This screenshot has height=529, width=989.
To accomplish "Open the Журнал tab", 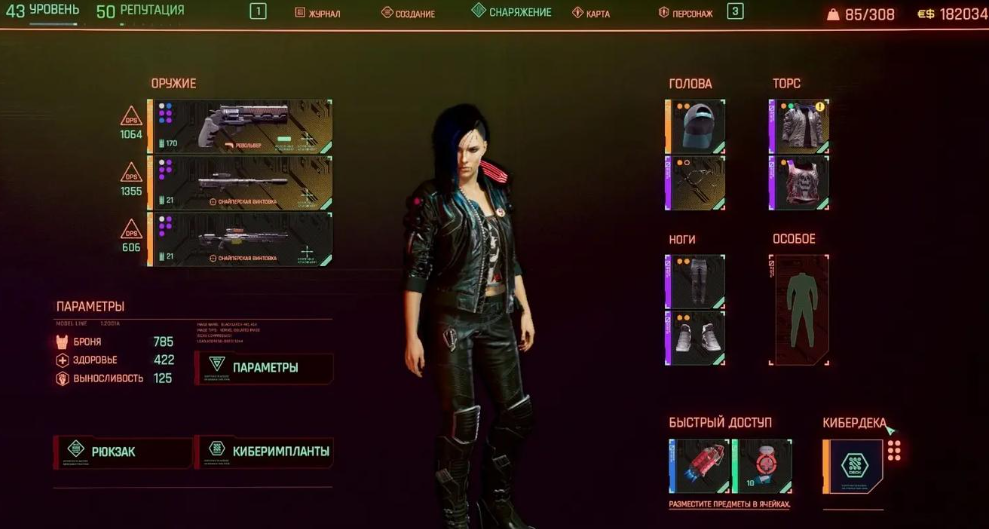I will (x=319, y=13).
